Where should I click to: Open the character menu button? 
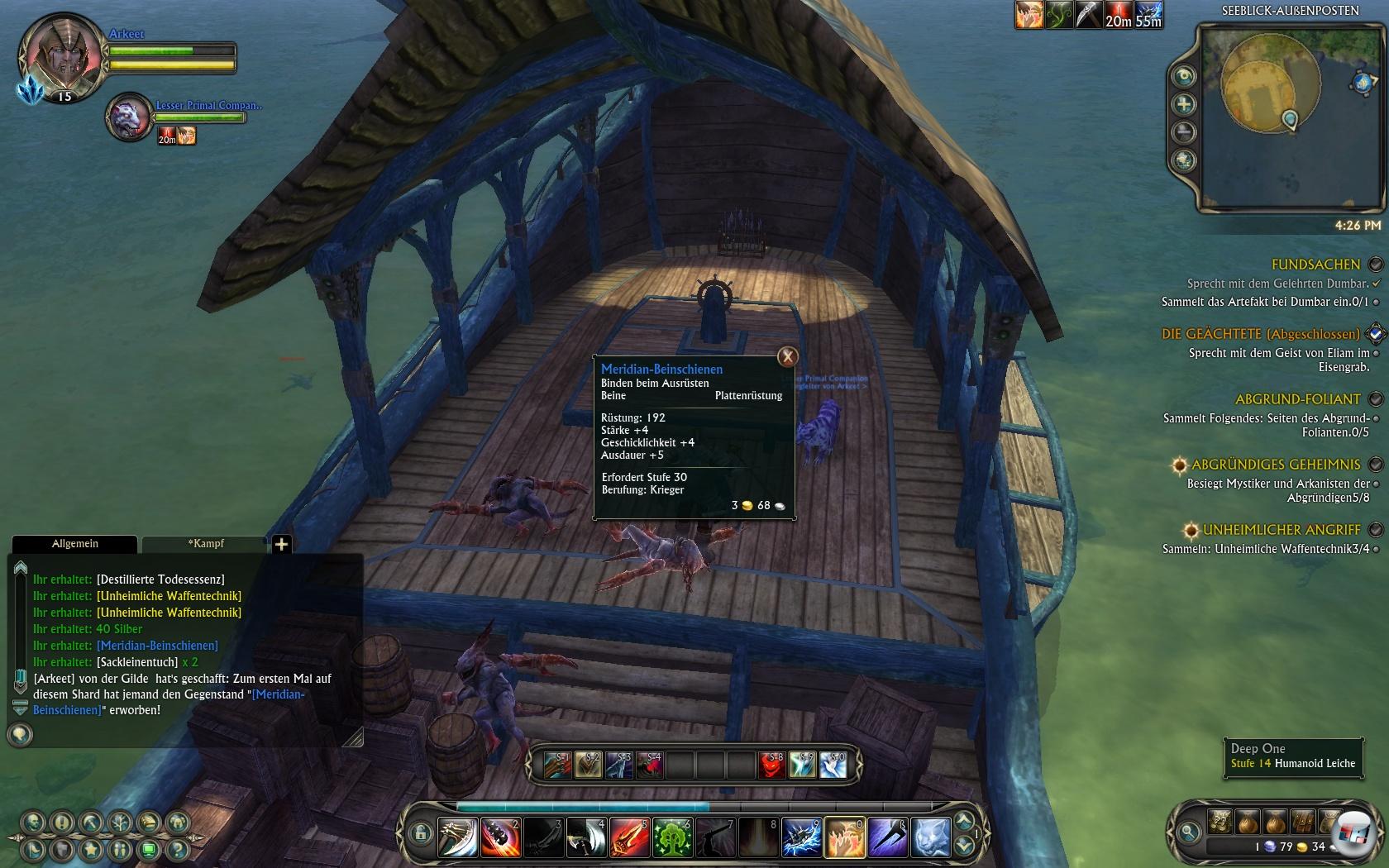pyautogui.click(x=33, y=823)
